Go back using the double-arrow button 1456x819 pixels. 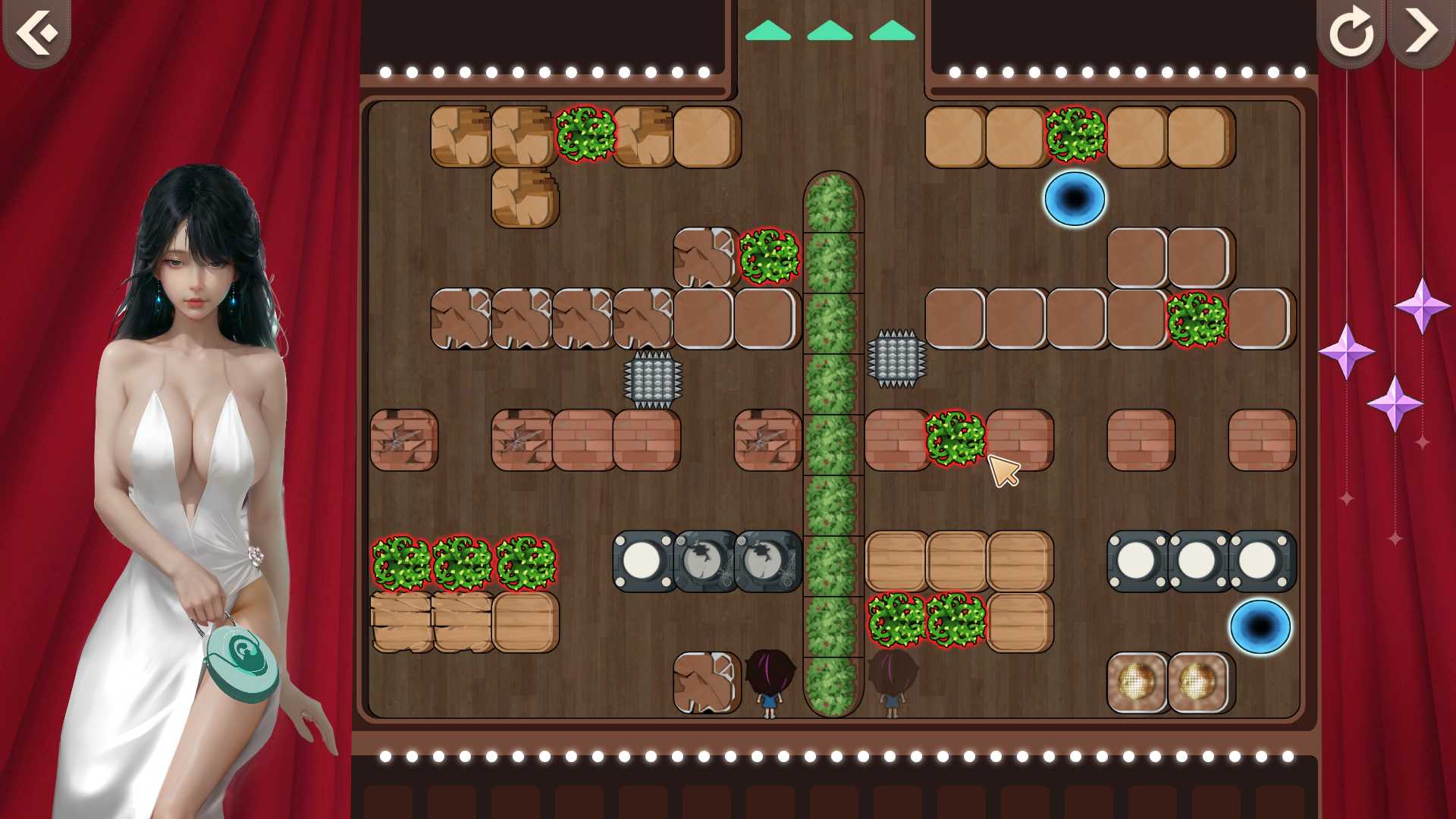pyautogui.click(x=36, y=32)
